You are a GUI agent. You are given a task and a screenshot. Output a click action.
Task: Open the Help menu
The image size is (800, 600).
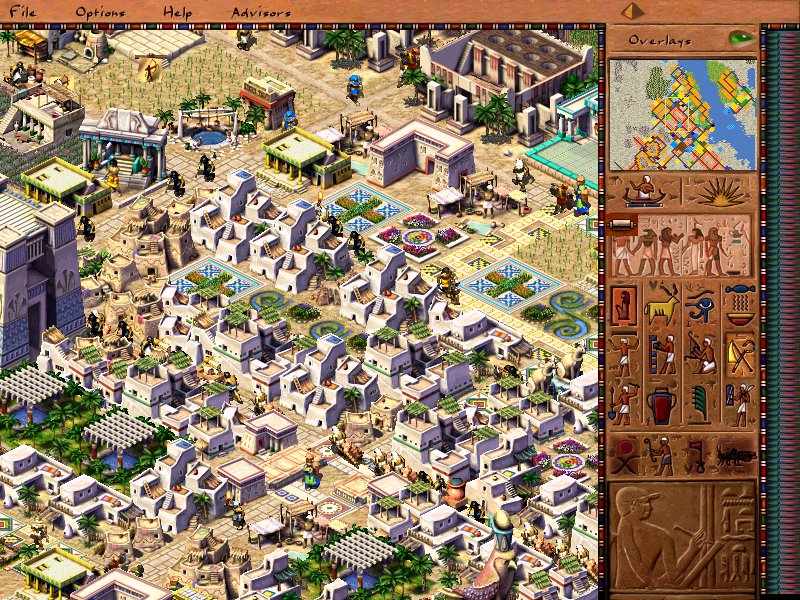pos(180,12)
